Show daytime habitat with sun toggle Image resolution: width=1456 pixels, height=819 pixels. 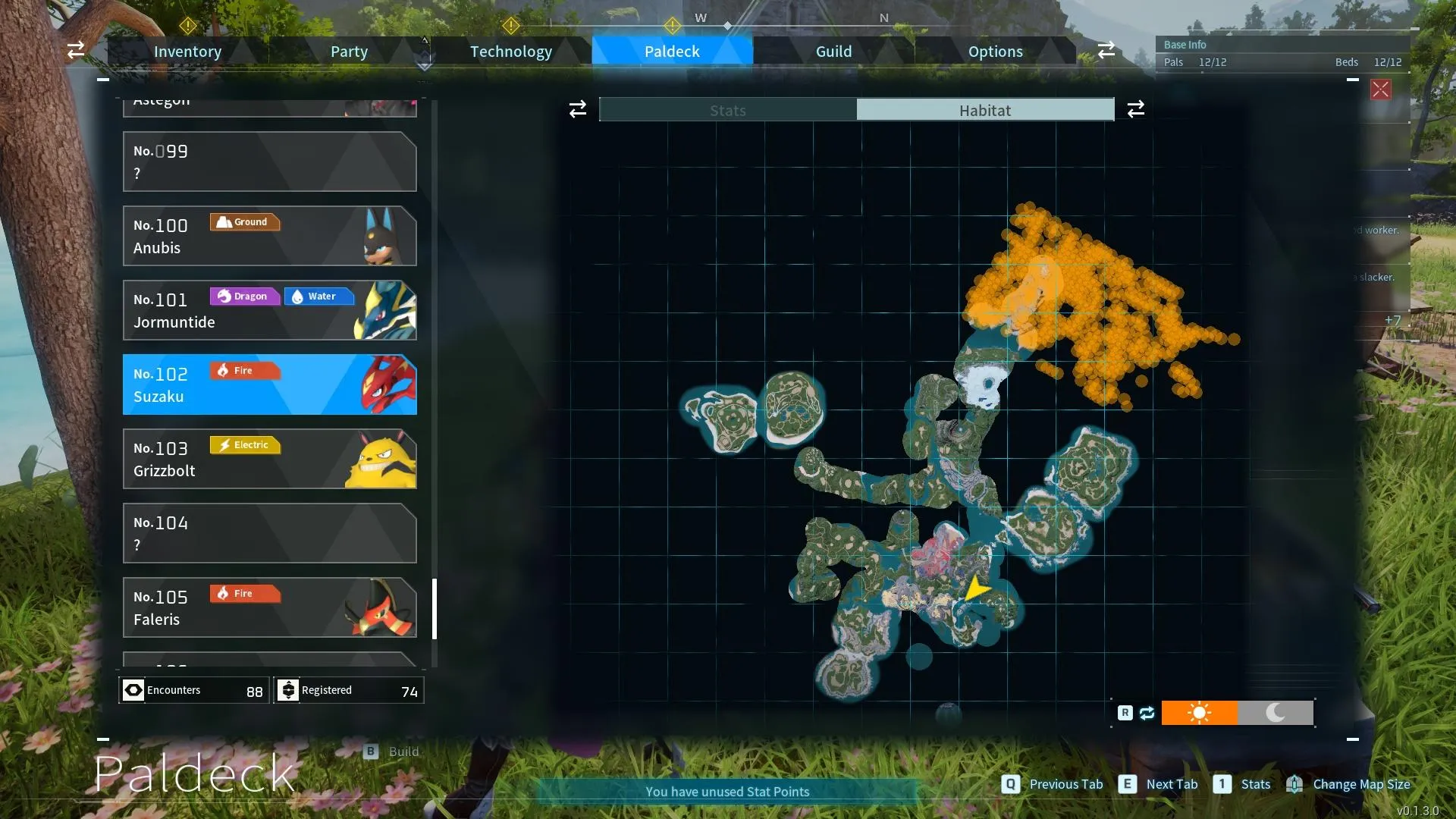point(1199,713)
